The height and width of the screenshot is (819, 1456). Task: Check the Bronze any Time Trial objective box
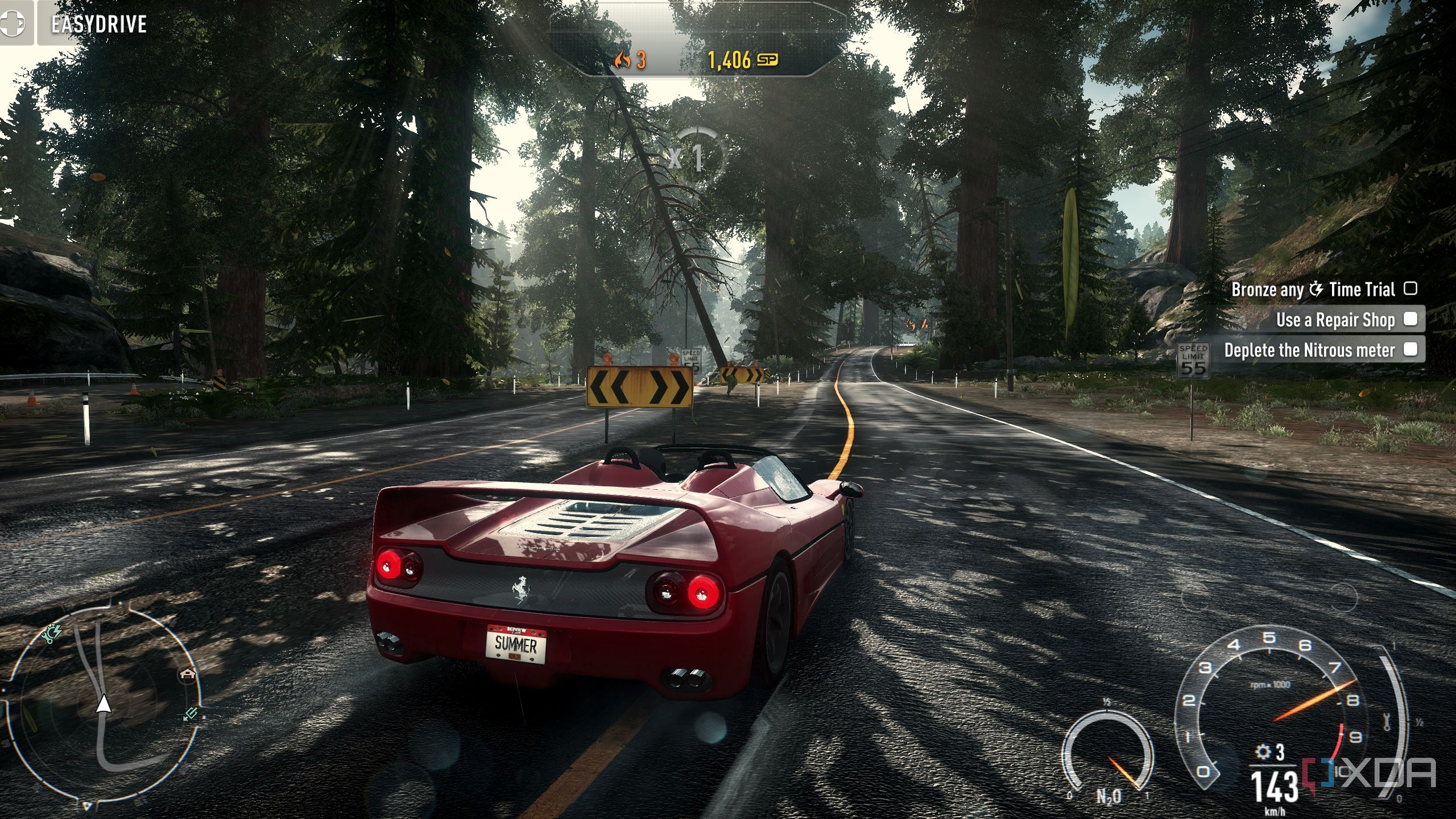click(x=1410, y=289)
